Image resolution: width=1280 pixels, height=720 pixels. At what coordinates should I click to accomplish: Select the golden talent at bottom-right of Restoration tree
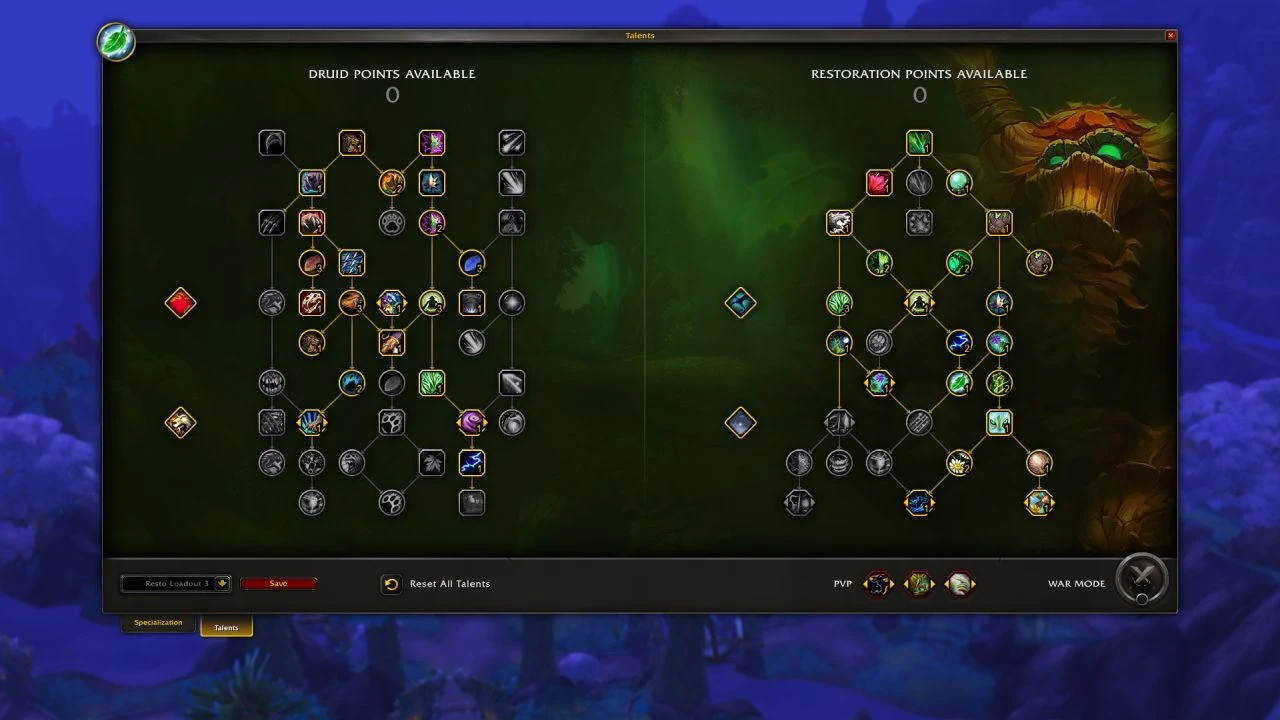pos(1039,503)
